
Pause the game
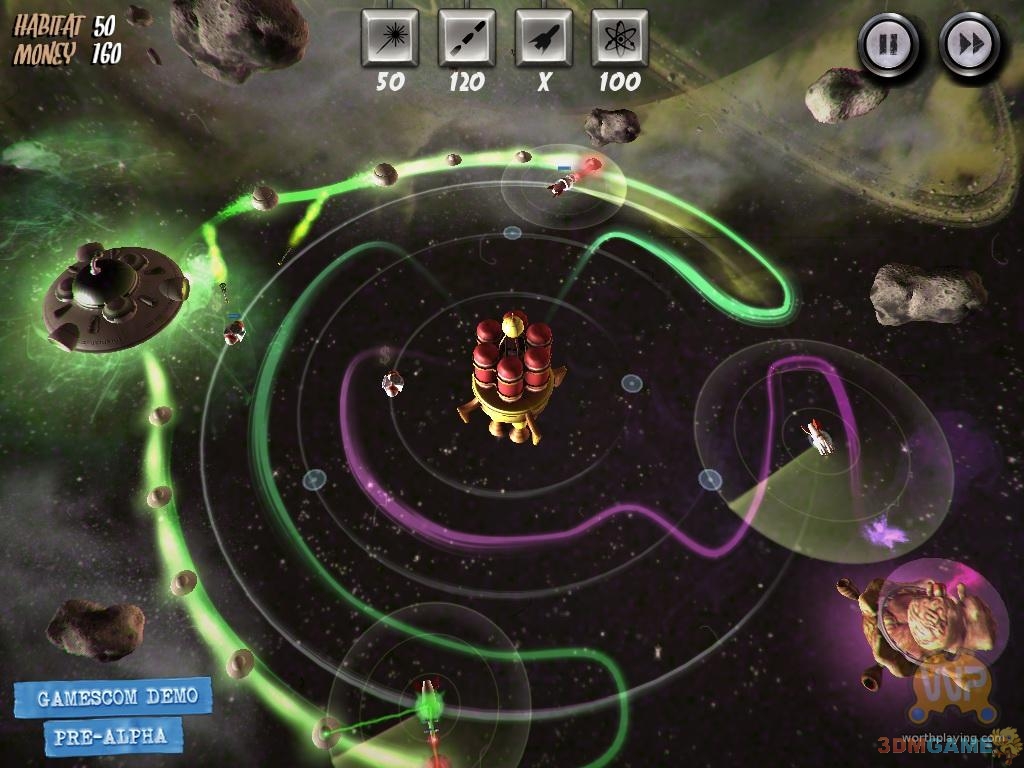[886, 44]
